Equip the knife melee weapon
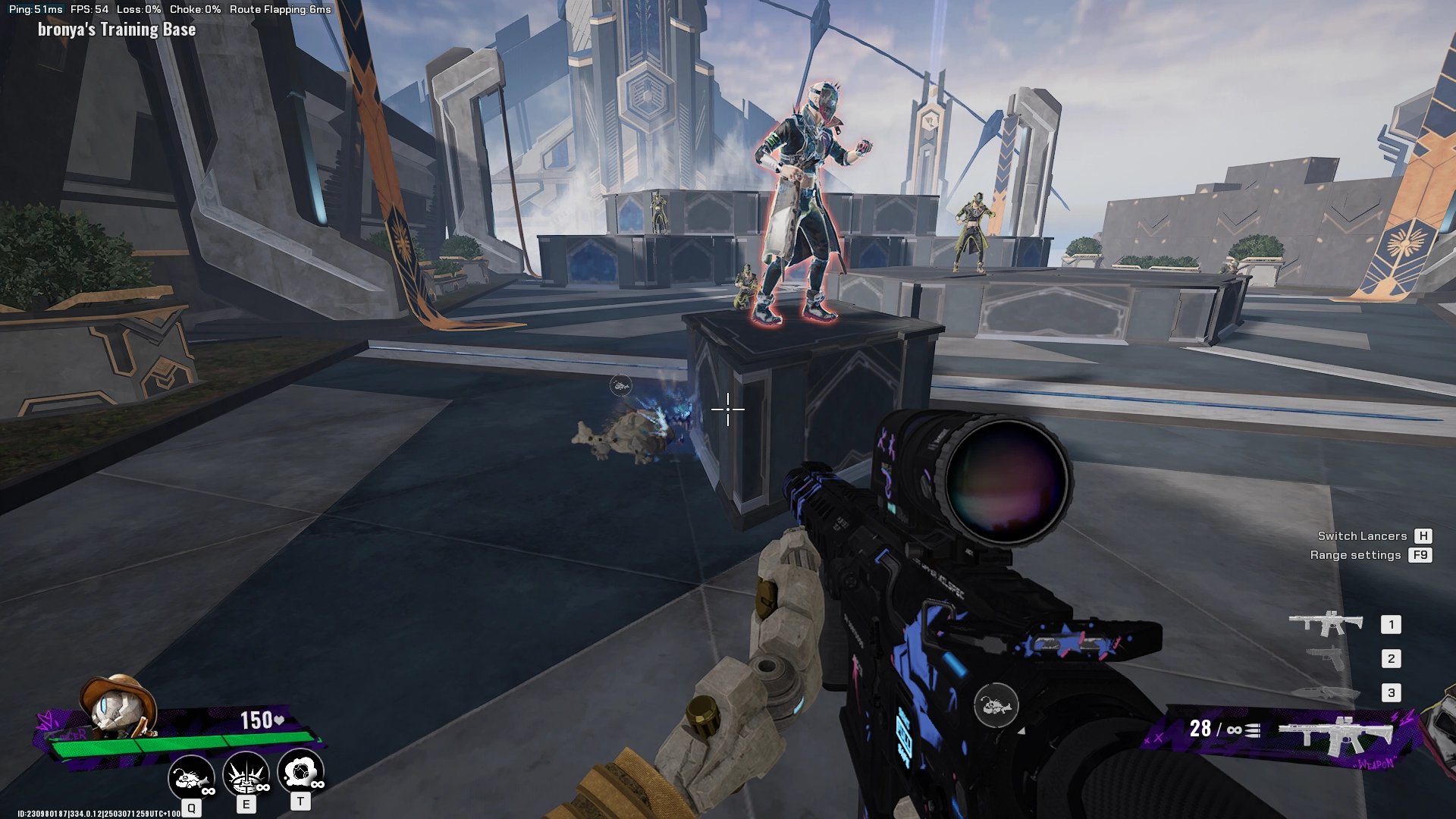Screen dimensions: 1456x819 [1325, 692]
